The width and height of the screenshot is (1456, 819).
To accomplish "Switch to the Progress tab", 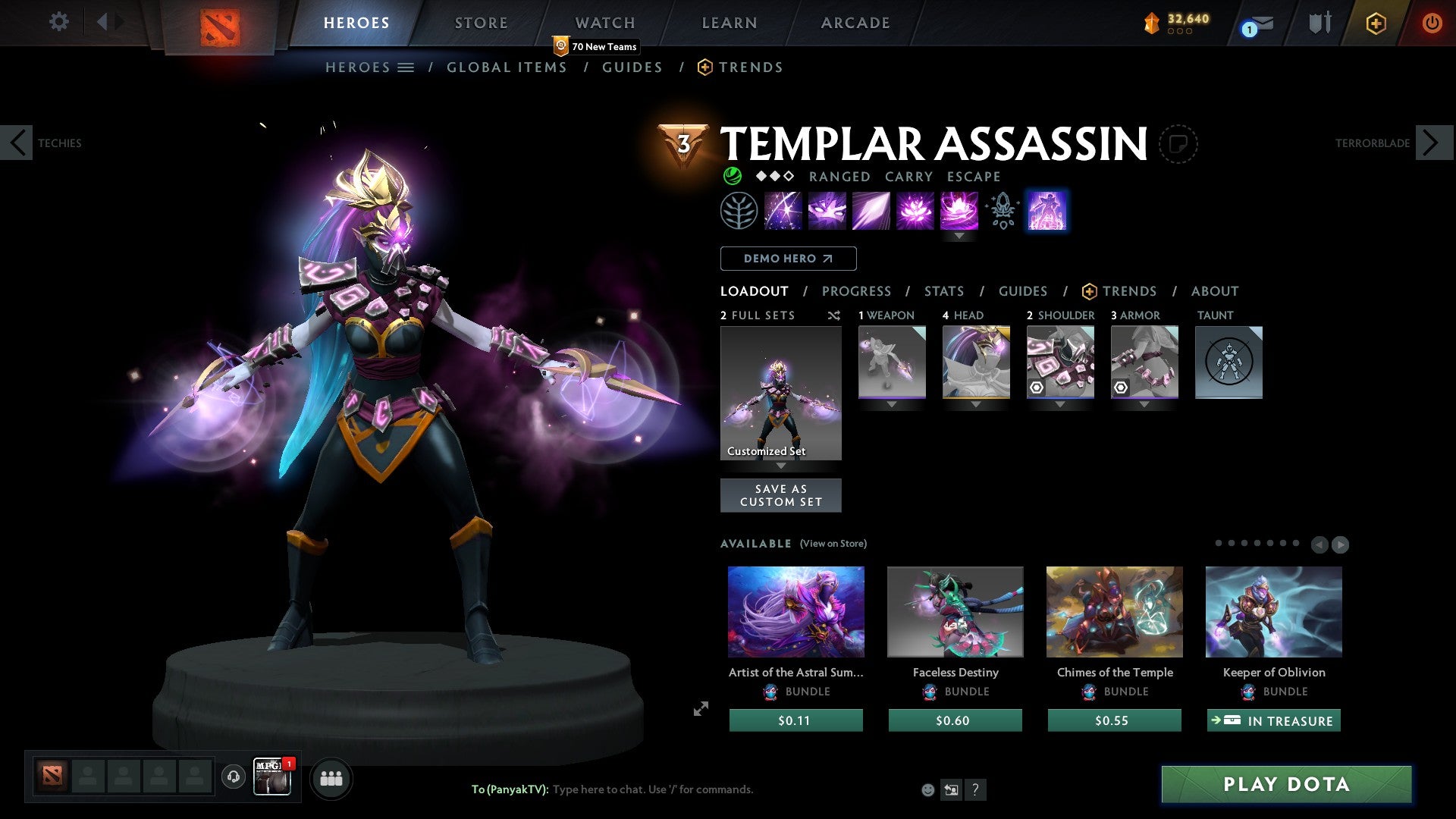I will pos(857,290).
